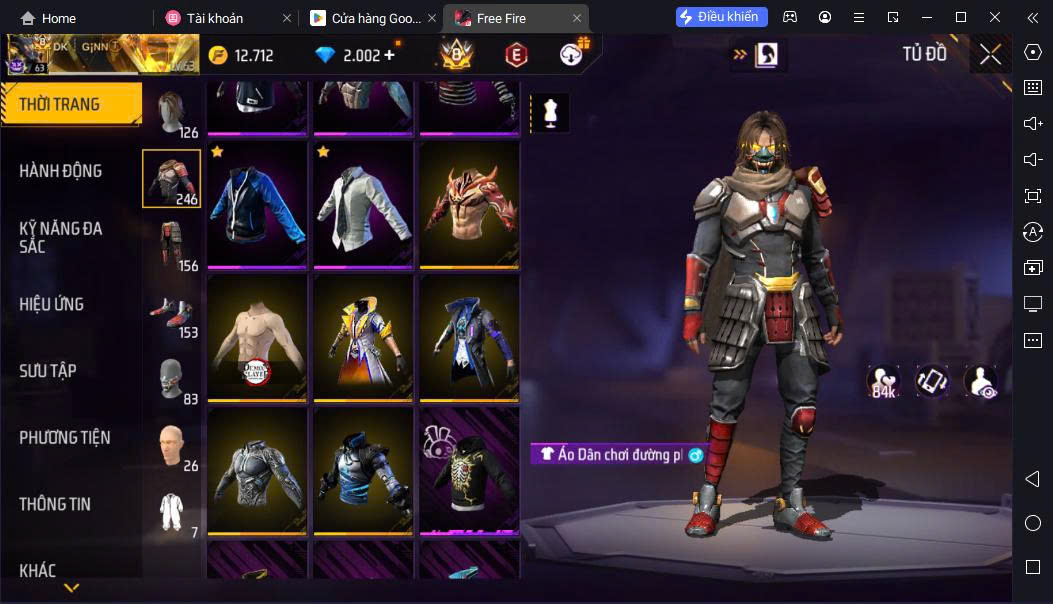This screenshot has height=604, width=1053.
Task: Choose the Demon Slayer shirtless top
Action: [x=257, y=338]
